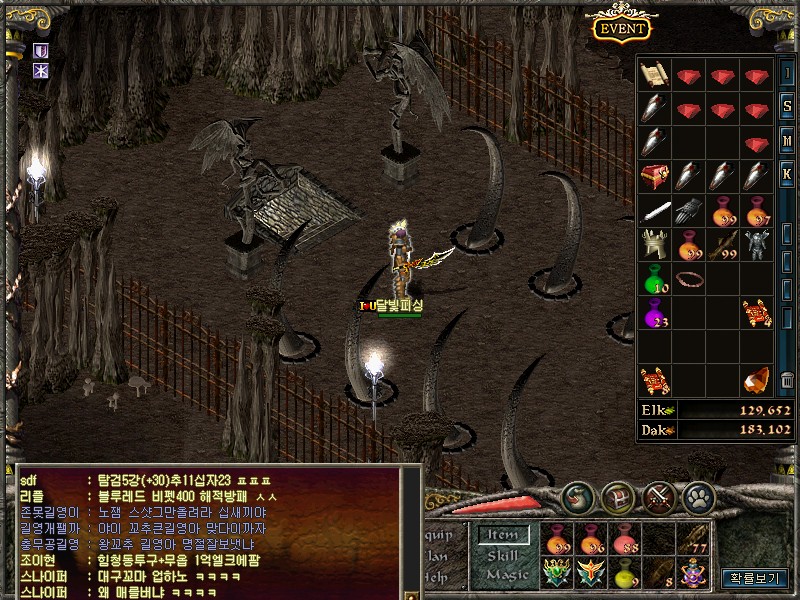The image size is (800, 600).
Task: Click the swan emblem round button
Action: [578, 495]
